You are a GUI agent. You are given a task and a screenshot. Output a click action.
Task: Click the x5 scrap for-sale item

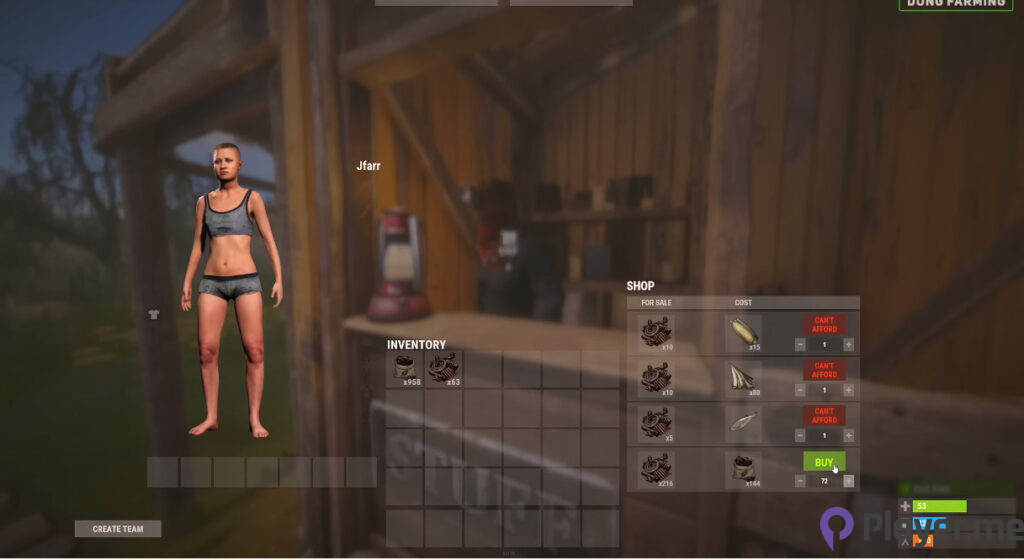point(656,423)
